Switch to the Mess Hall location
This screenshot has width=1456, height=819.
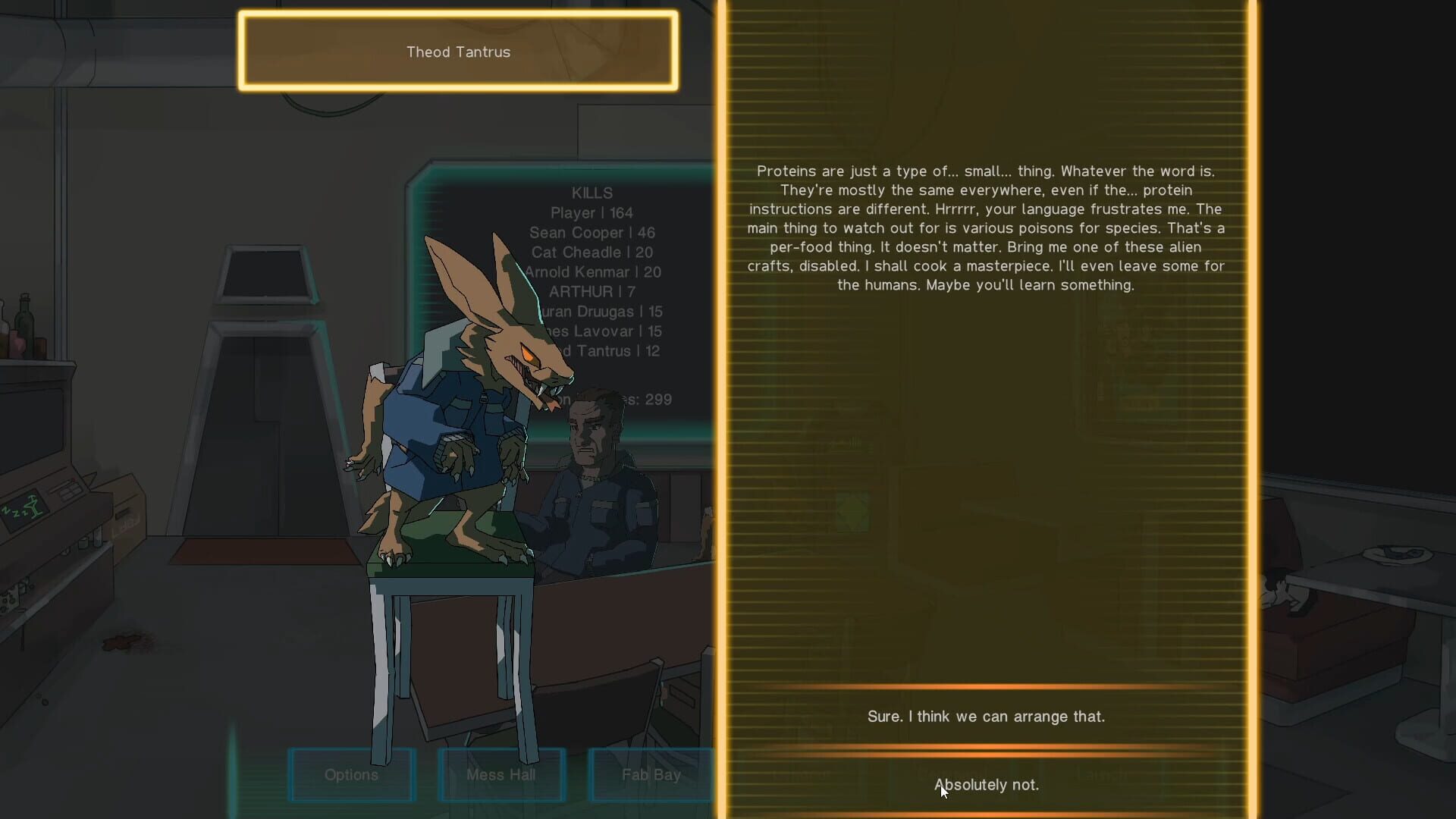point(501,775)
